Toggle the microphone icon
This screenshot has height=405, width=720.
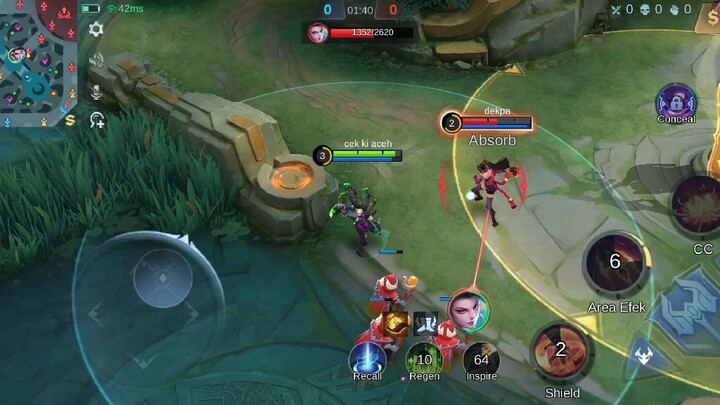point(96,91)
